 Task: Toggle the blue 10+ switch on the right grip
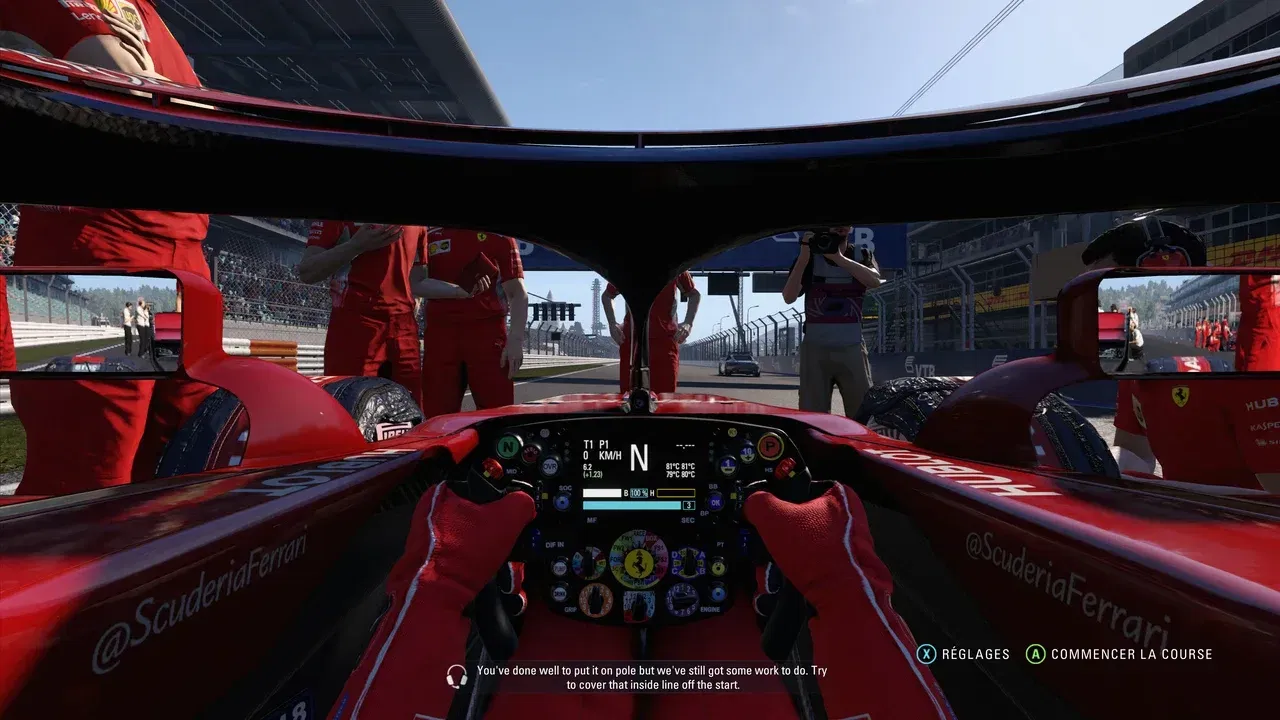[746, 453]
